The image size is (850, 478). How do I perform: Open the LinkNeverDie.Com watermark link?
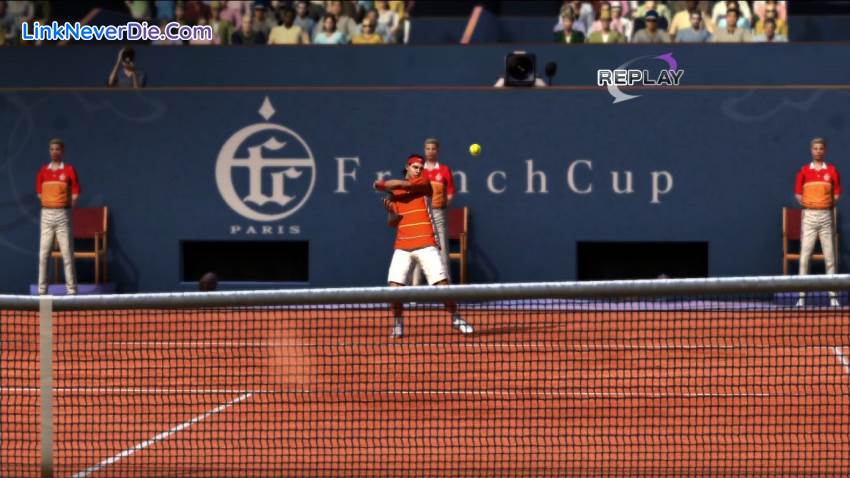[x=116, y=31]
